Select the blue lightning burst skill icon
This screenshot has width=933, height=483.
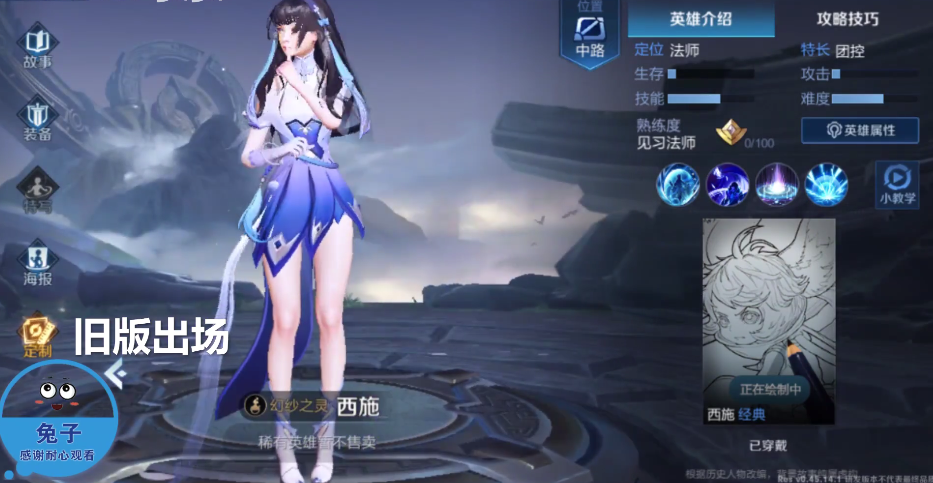826,184
